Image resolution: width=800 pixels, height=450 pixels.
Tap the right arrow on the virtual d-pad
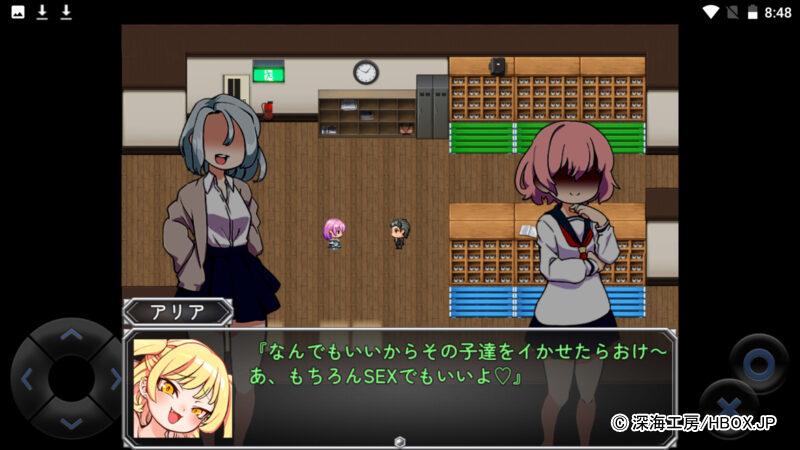tap(114, 379)
